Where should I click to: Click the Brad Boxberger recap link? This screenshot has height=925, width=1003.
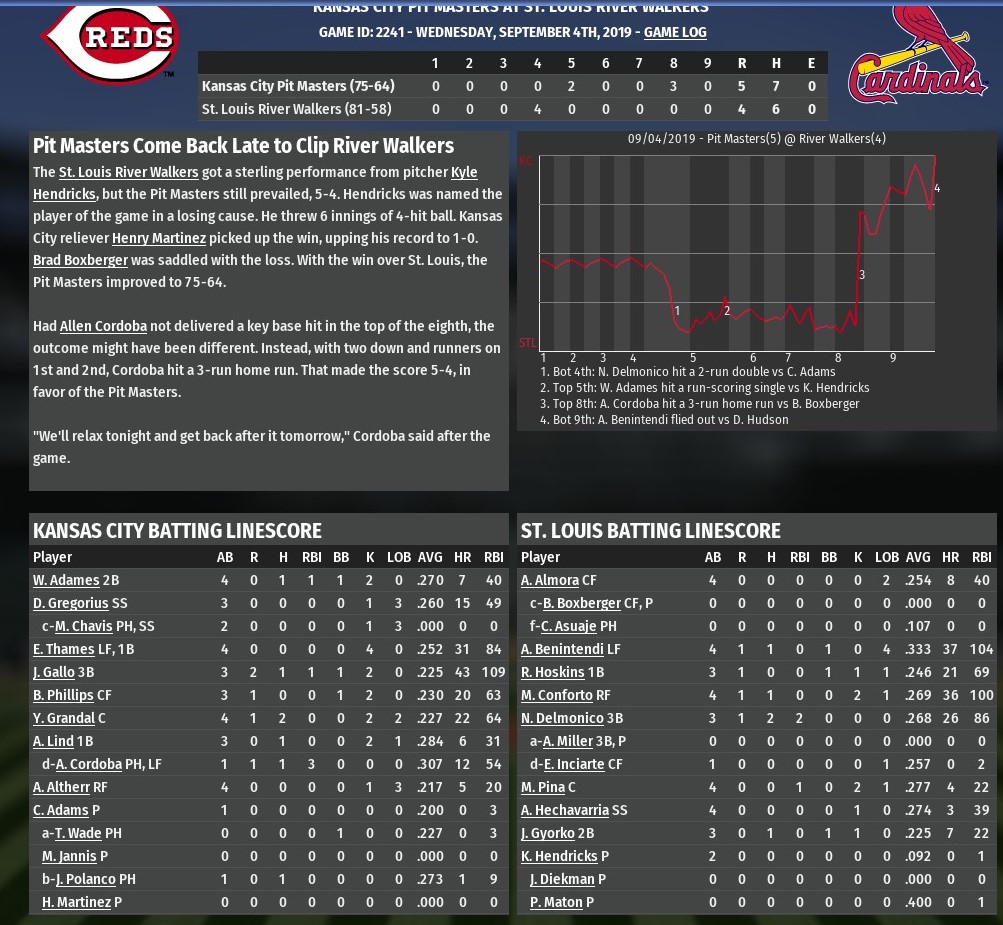tap(80, 260)
